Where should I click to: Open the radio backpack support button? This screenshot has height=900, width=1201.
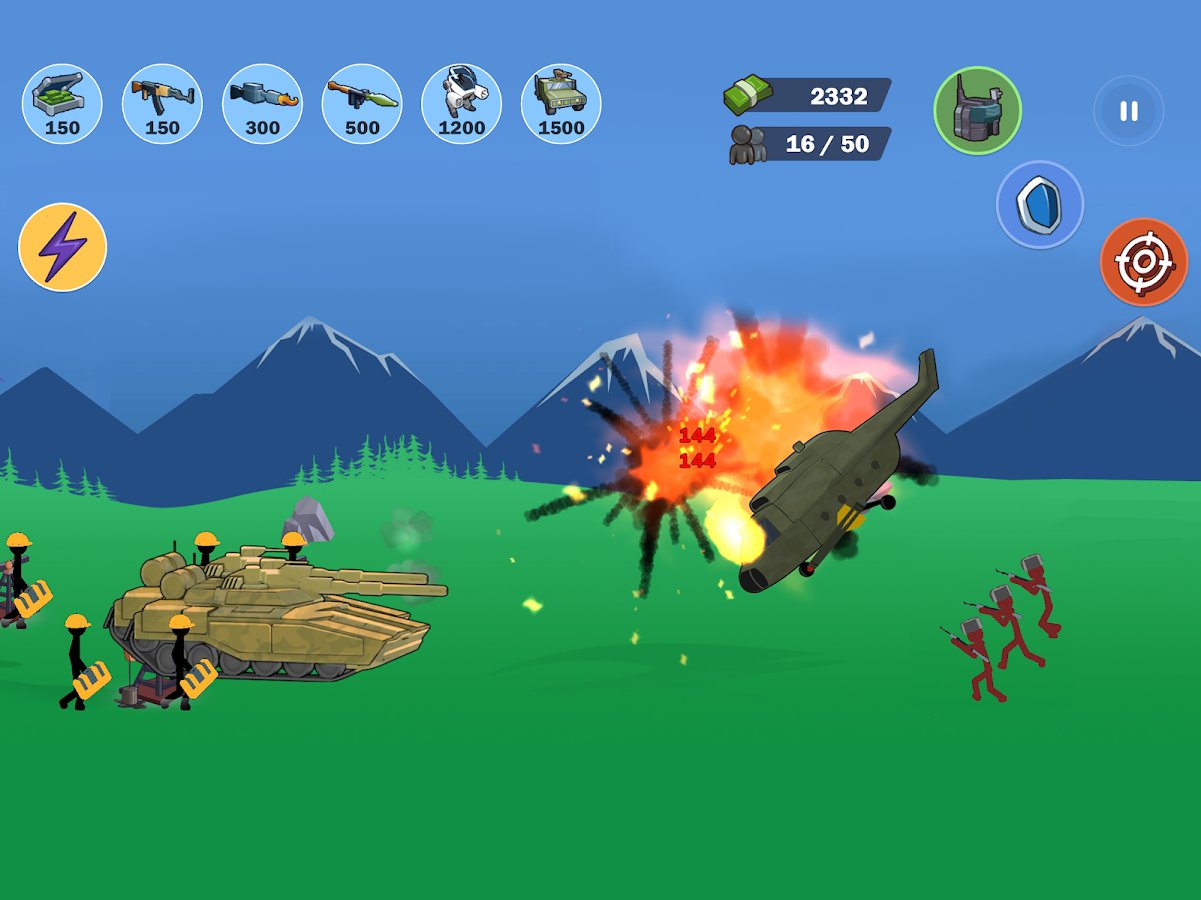point(977,110)
